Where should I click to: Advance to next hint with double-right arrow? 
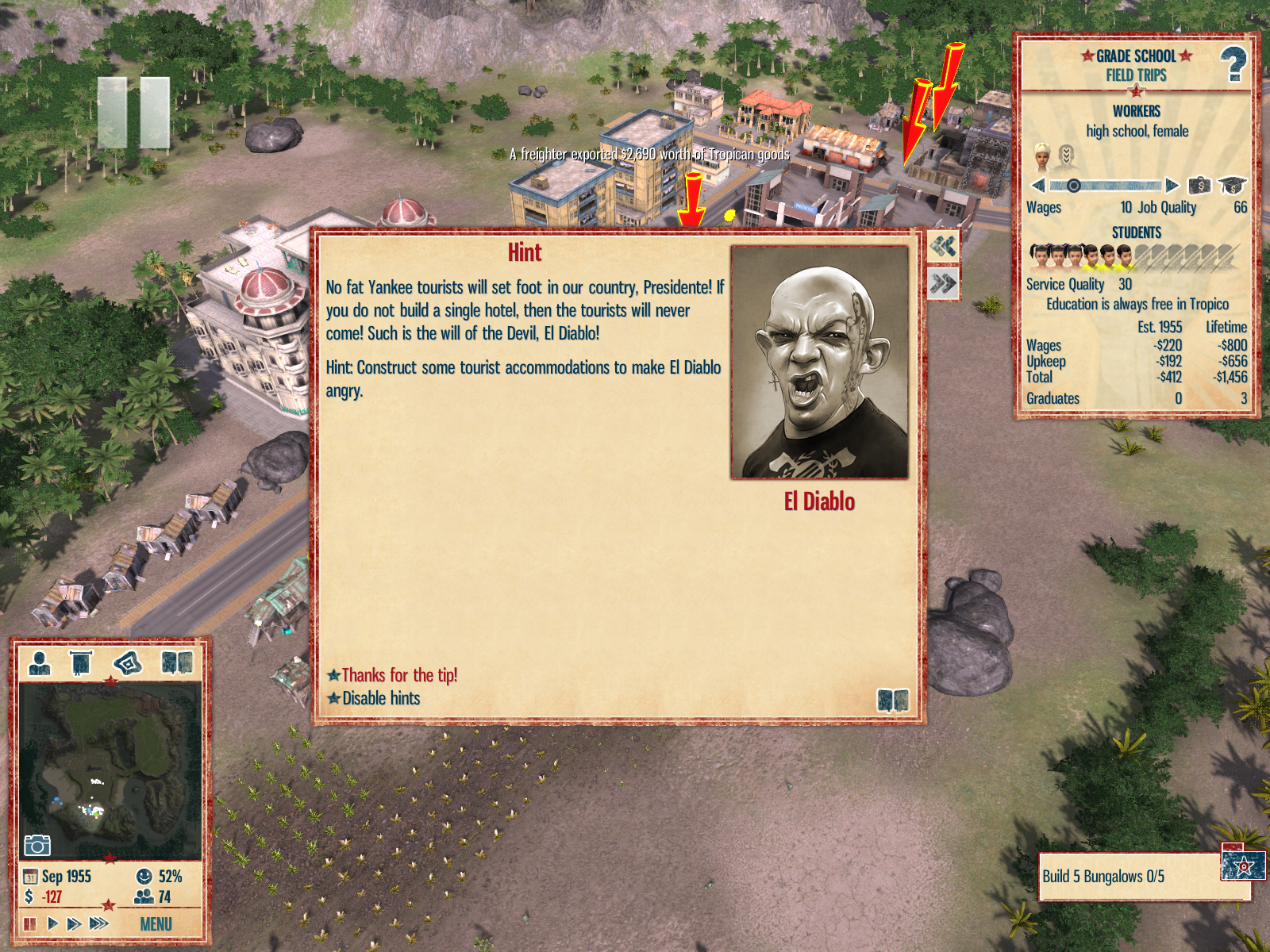pos(943,283)
